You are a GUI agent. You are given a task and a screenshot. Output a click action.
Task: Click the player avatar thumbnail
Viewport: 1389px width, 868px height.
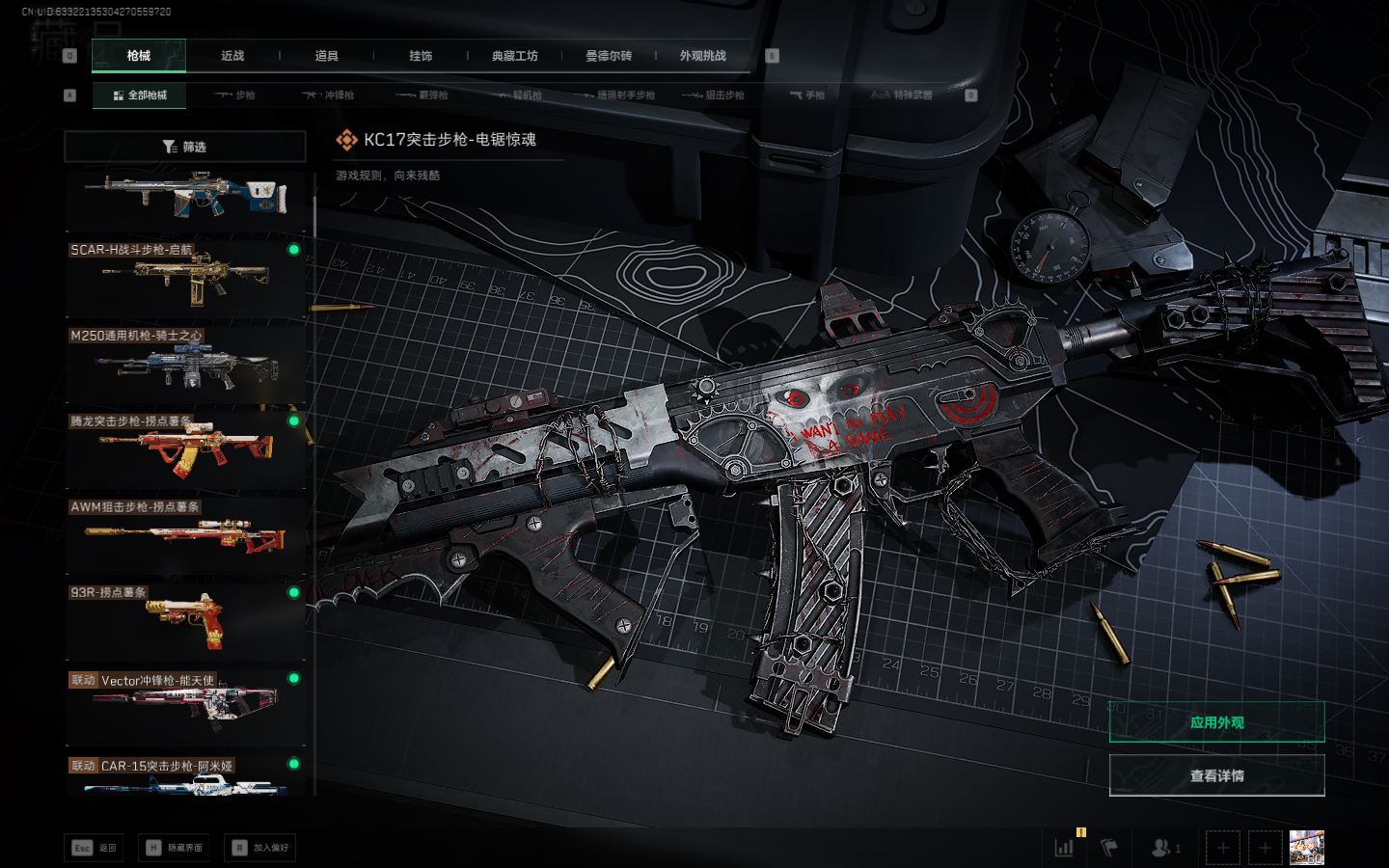1306,848
